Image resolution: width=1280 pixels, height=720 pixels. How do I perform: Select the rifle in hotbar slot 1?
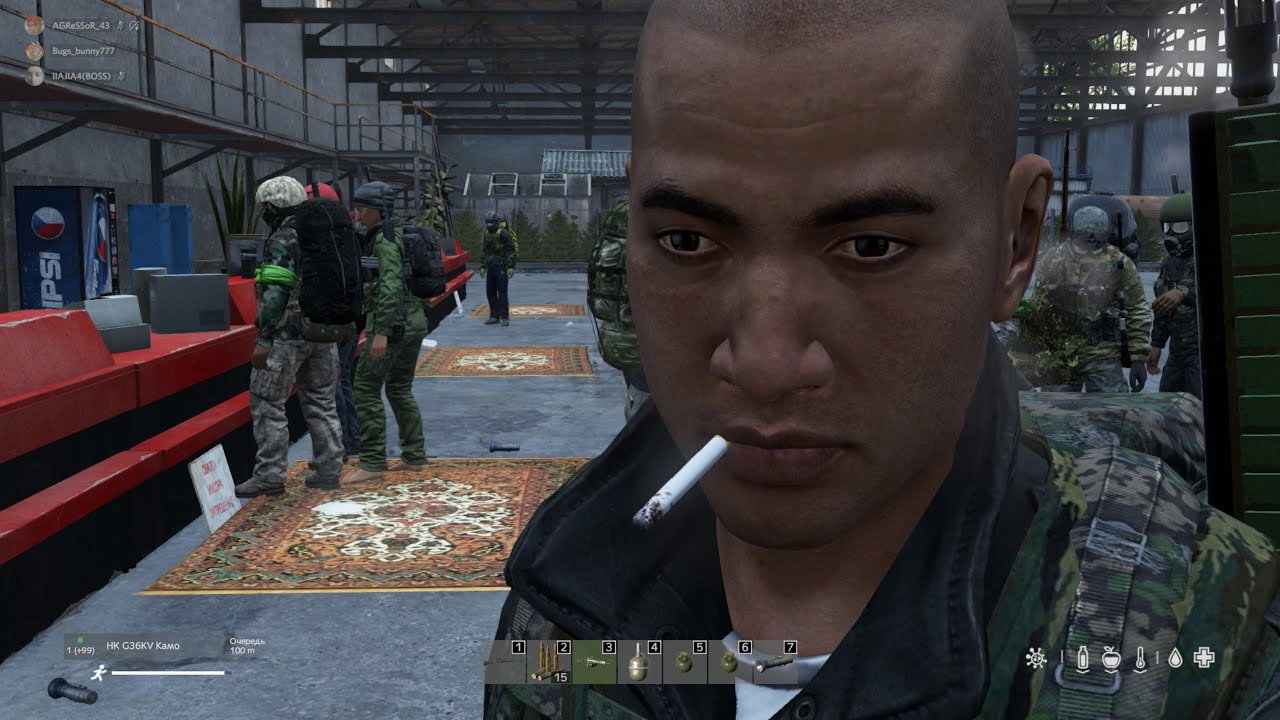505,662
